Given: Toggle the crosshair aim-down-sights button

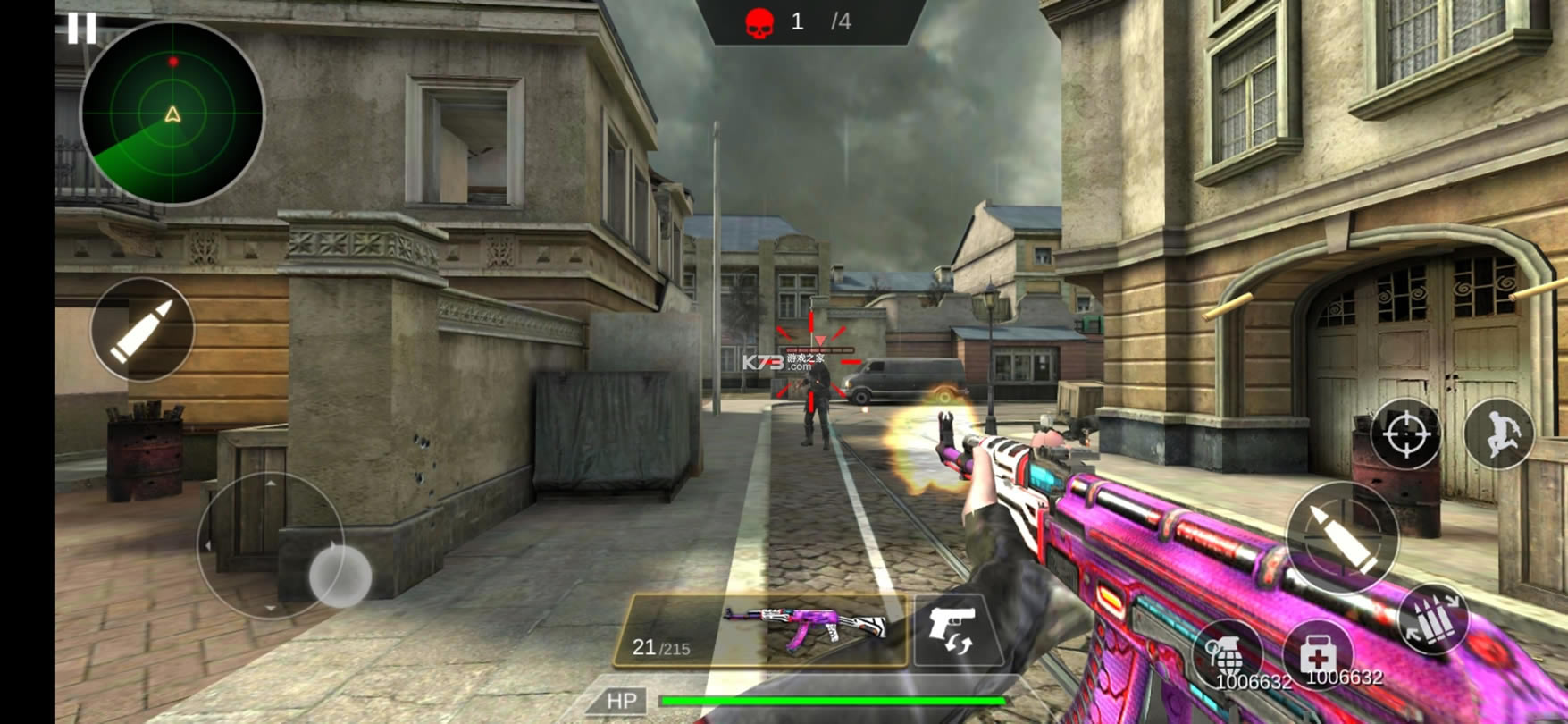Looking at the screenshot, I should click(x=1405, y=434).
